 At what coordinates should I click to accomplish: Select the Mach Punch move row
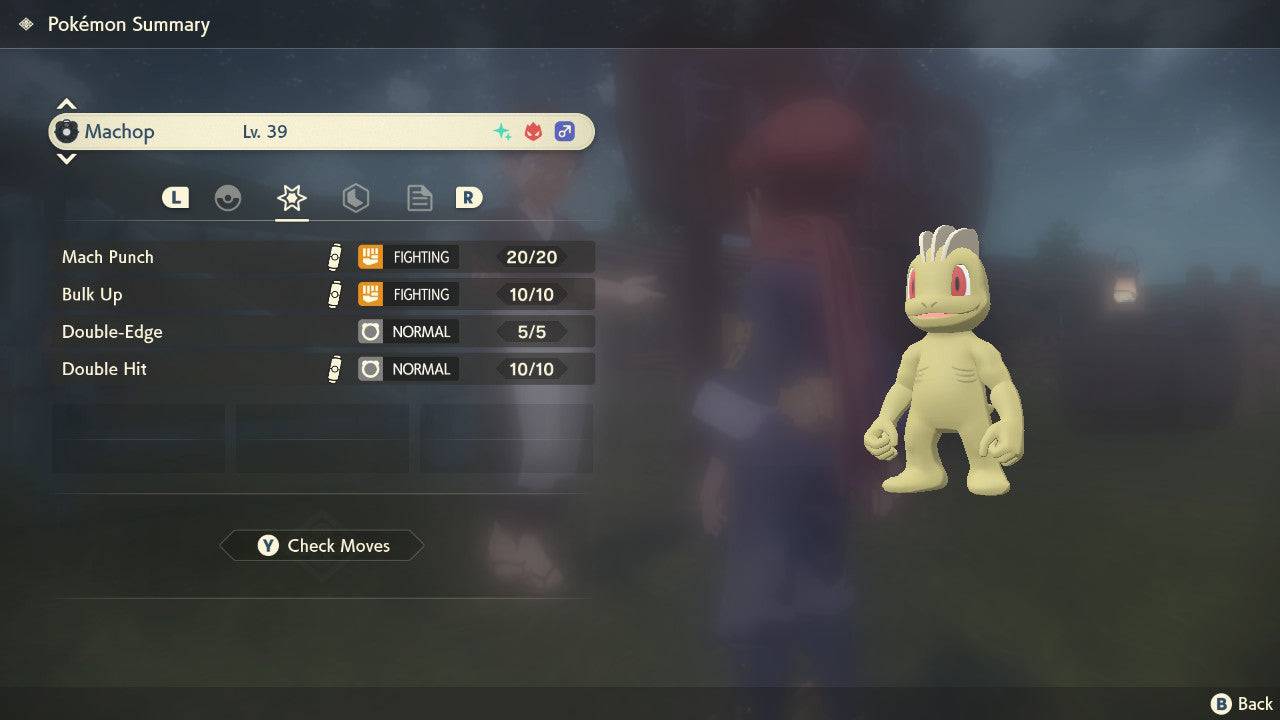[x=322, y=257]
